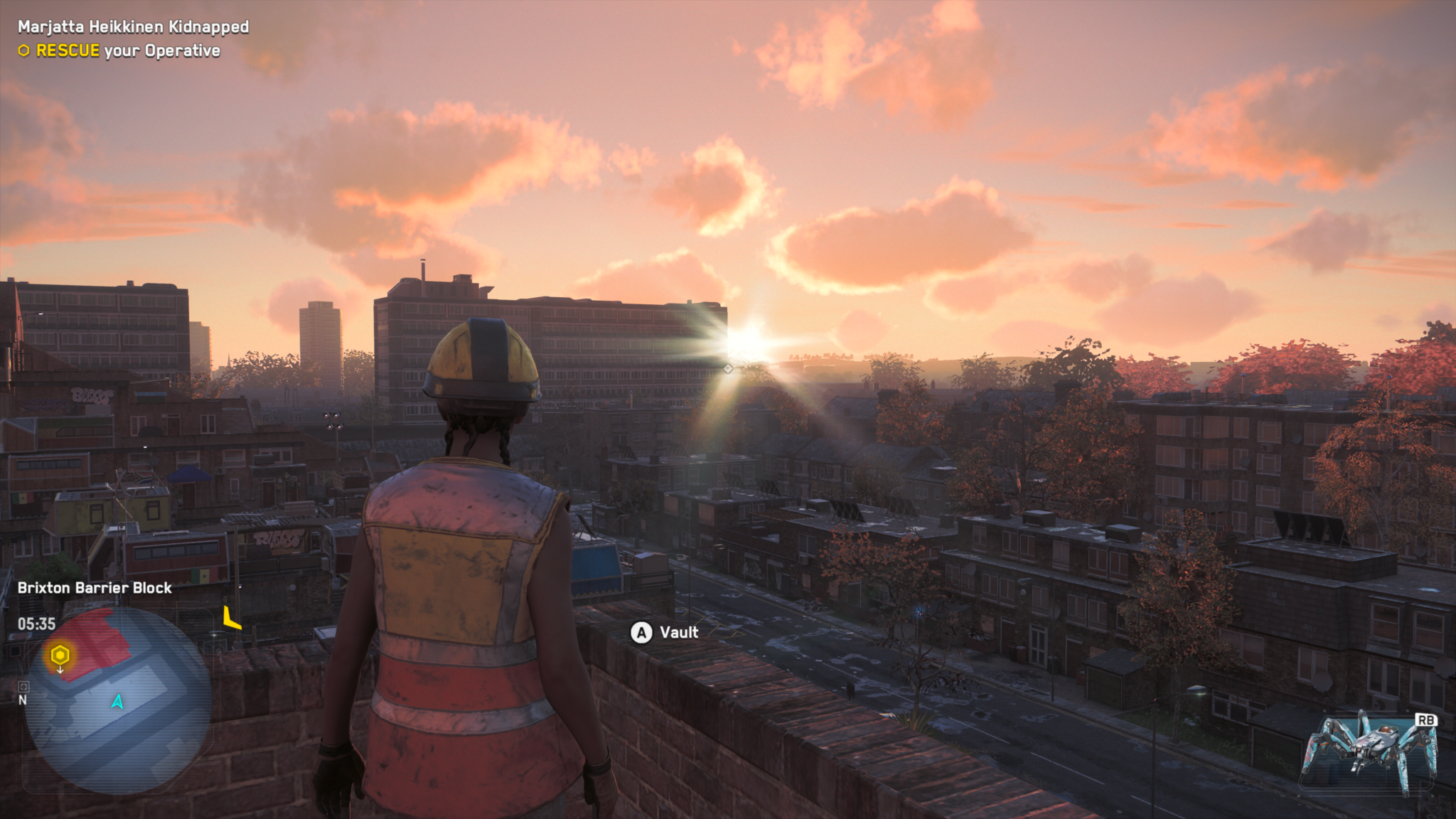Select the cyan player arrow on minimap

pyautogui.click(x=117, y=702)
